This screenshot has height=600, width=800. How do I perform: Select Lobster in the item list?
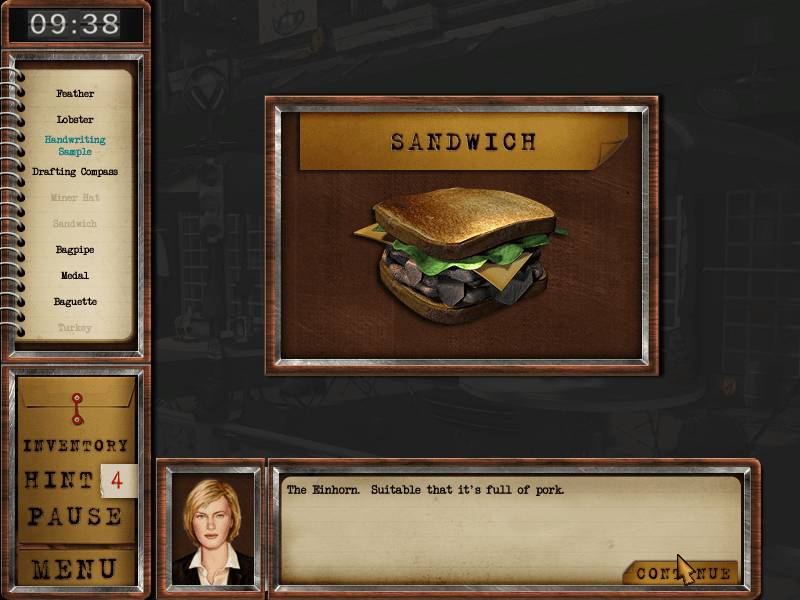pos(75,120)
